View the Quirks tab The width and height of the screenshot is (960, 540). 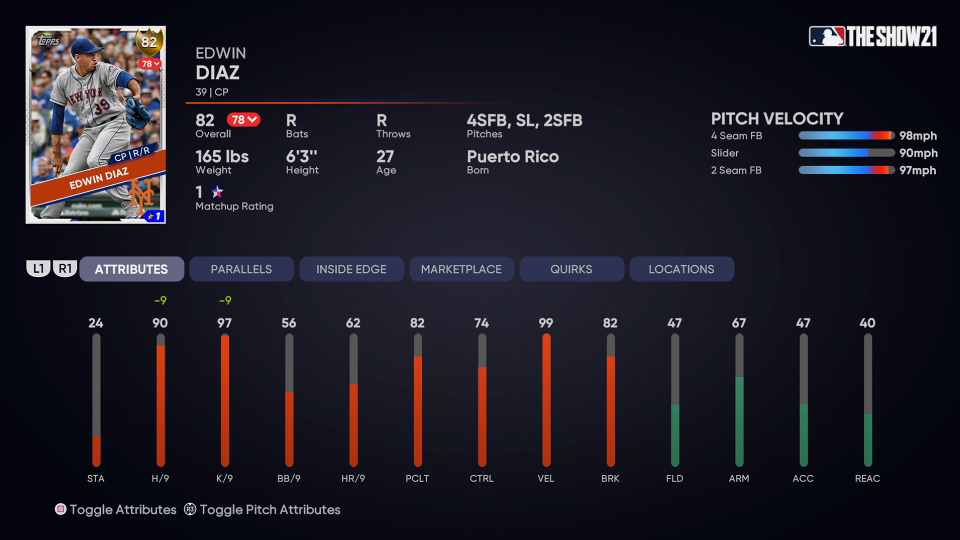[x=571, y=269]
